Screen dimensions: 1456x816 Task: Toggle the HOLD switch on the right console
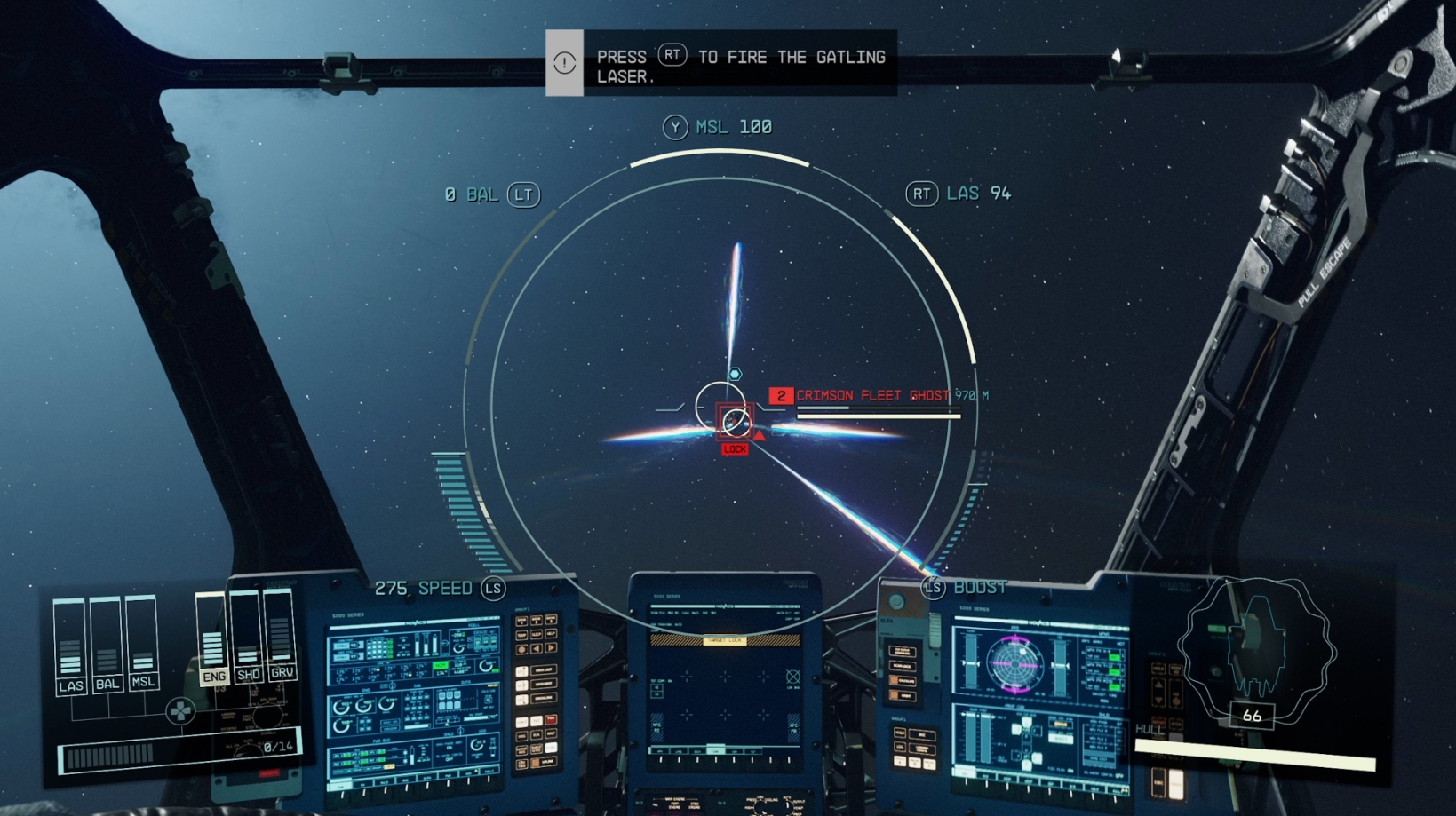(x=901, y=733)
